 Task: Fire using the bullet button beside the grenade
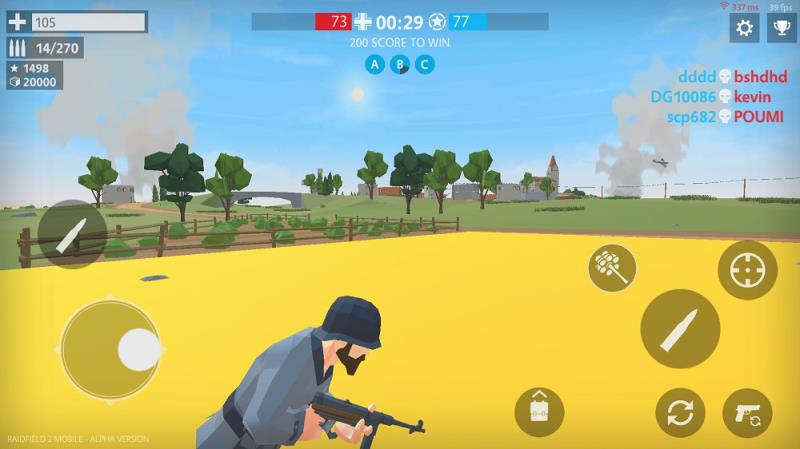click(680, 329)
